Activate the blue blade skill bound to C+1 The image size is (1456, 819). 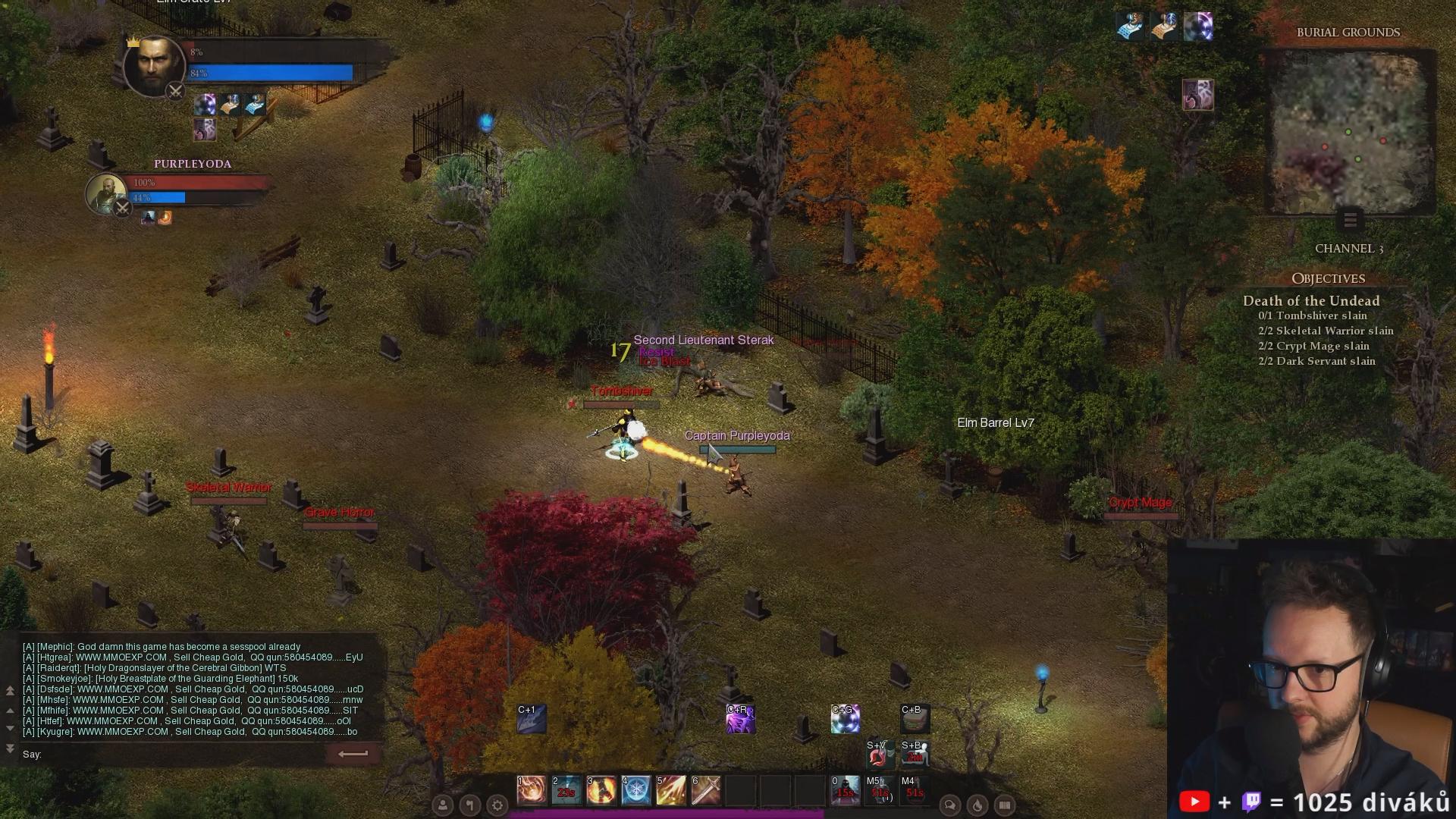click(x=532, y=719)
